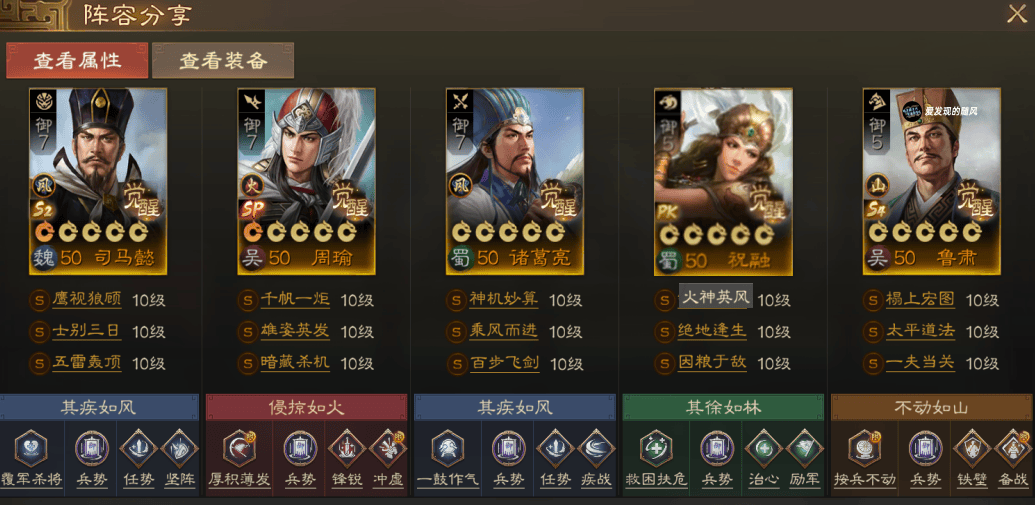Viewport: 1035px width, 505px height.
Task: Select the 鲁肃 hero card
Action: click(931, 181)
